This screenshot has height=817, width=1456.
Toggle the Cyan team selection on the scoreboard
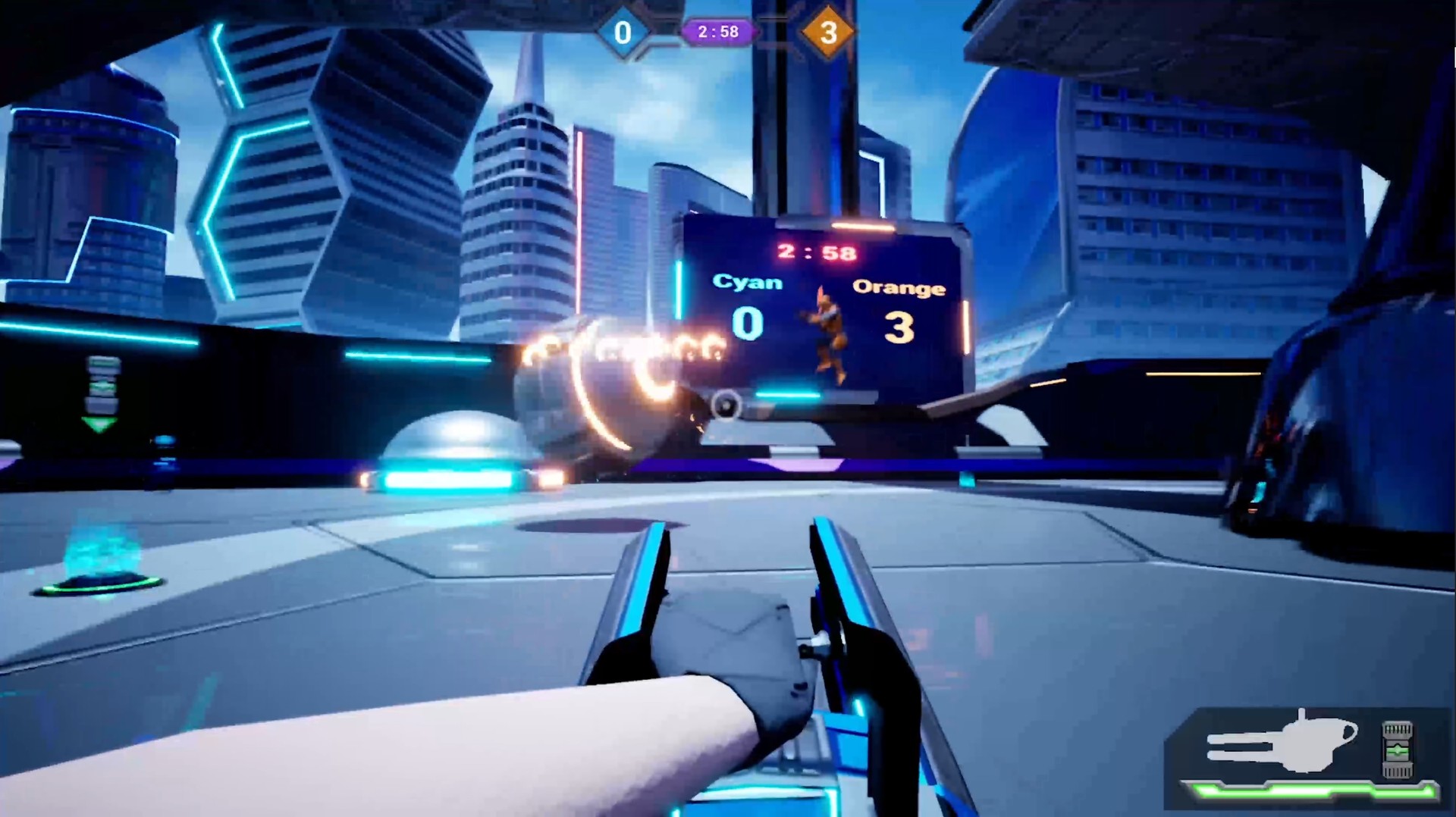[745, 282]
